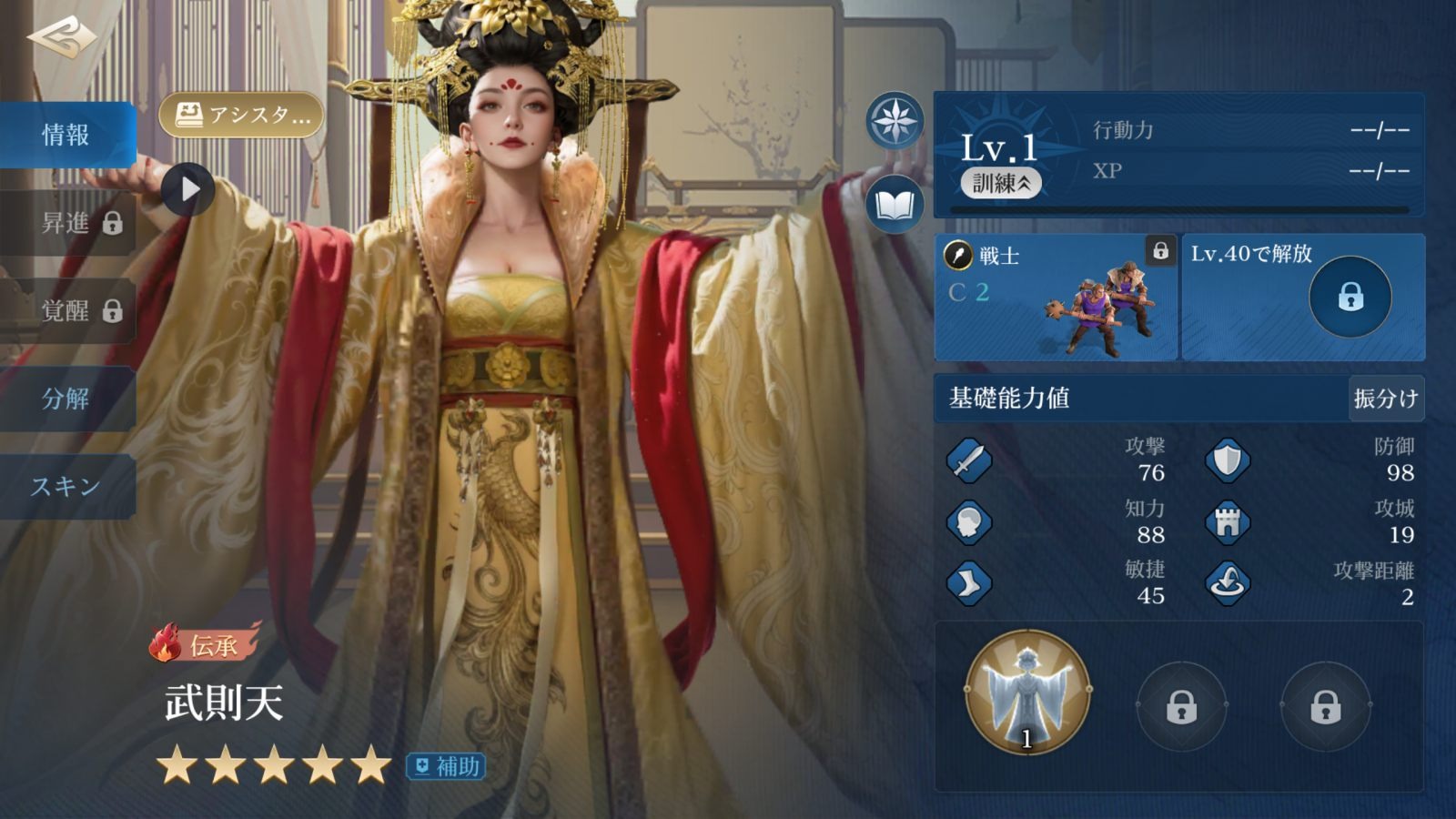Open the book biography icon
The height and width of the screenshot is (819, 1456).
[x=895, y=204]
